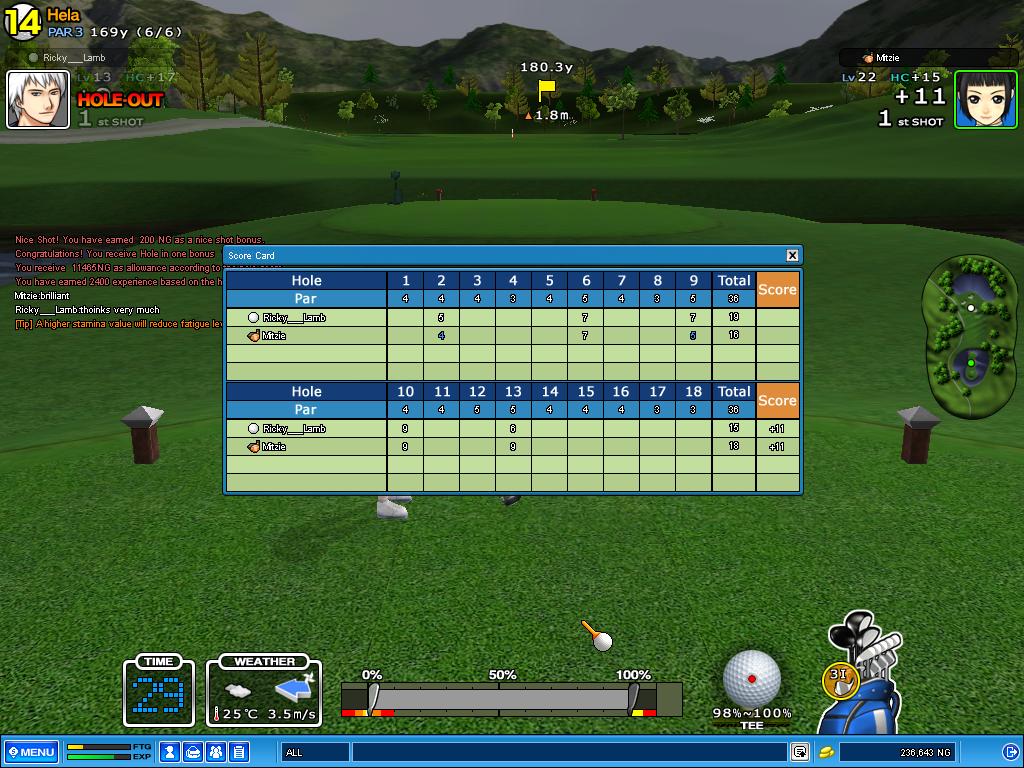Select Mitzie's player portrait

[x=985, y=100]
